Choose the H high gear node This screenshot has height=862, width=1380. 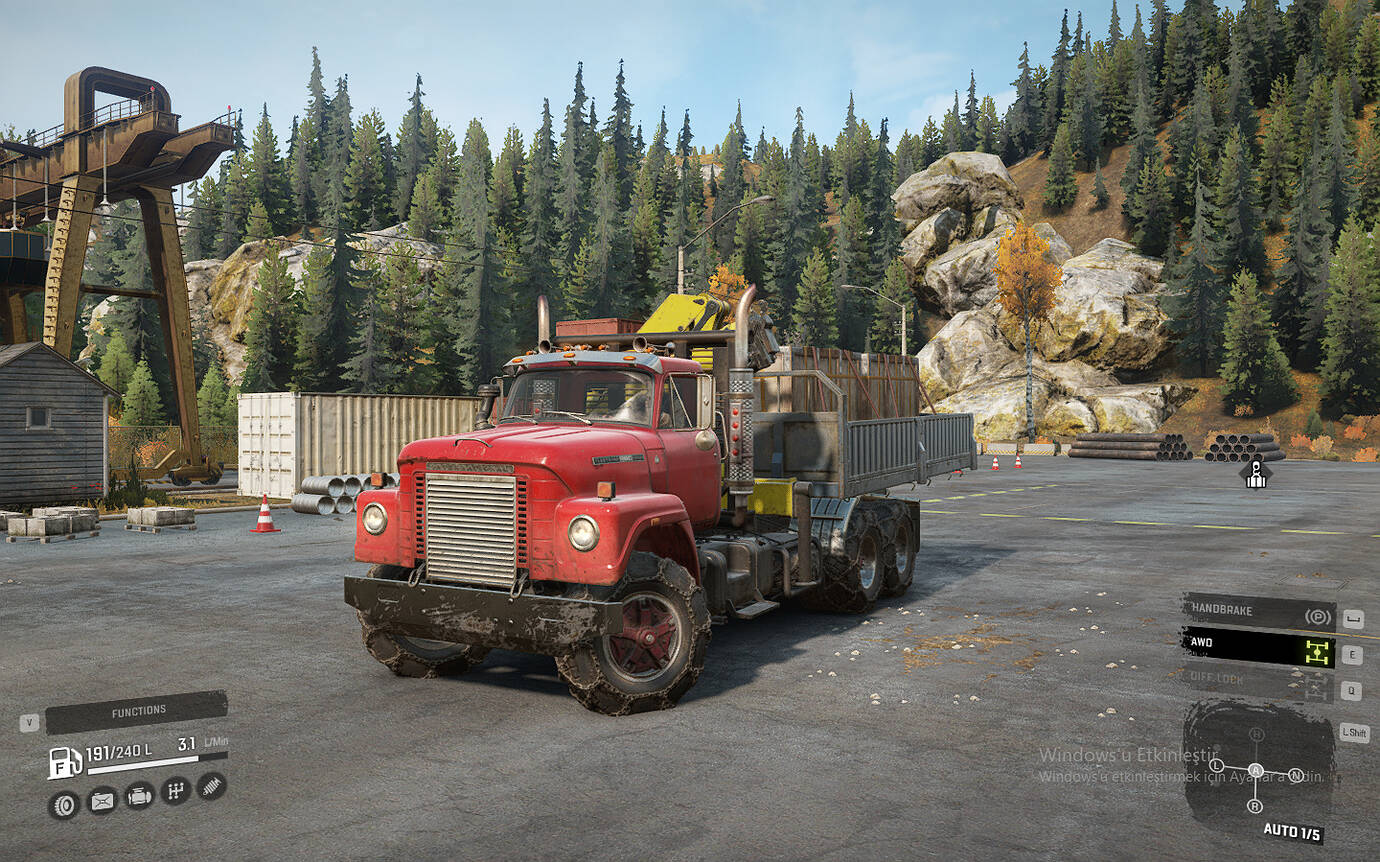[x=1256, y=735]
